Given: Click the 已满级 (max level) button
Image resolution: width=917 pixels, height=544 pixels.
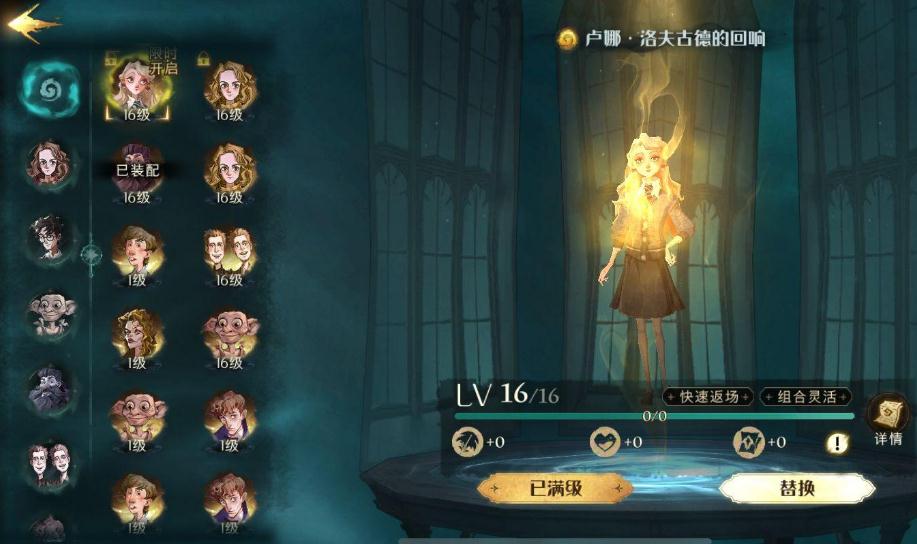Looking at the screenshot, I should click(x=554, y=489).
